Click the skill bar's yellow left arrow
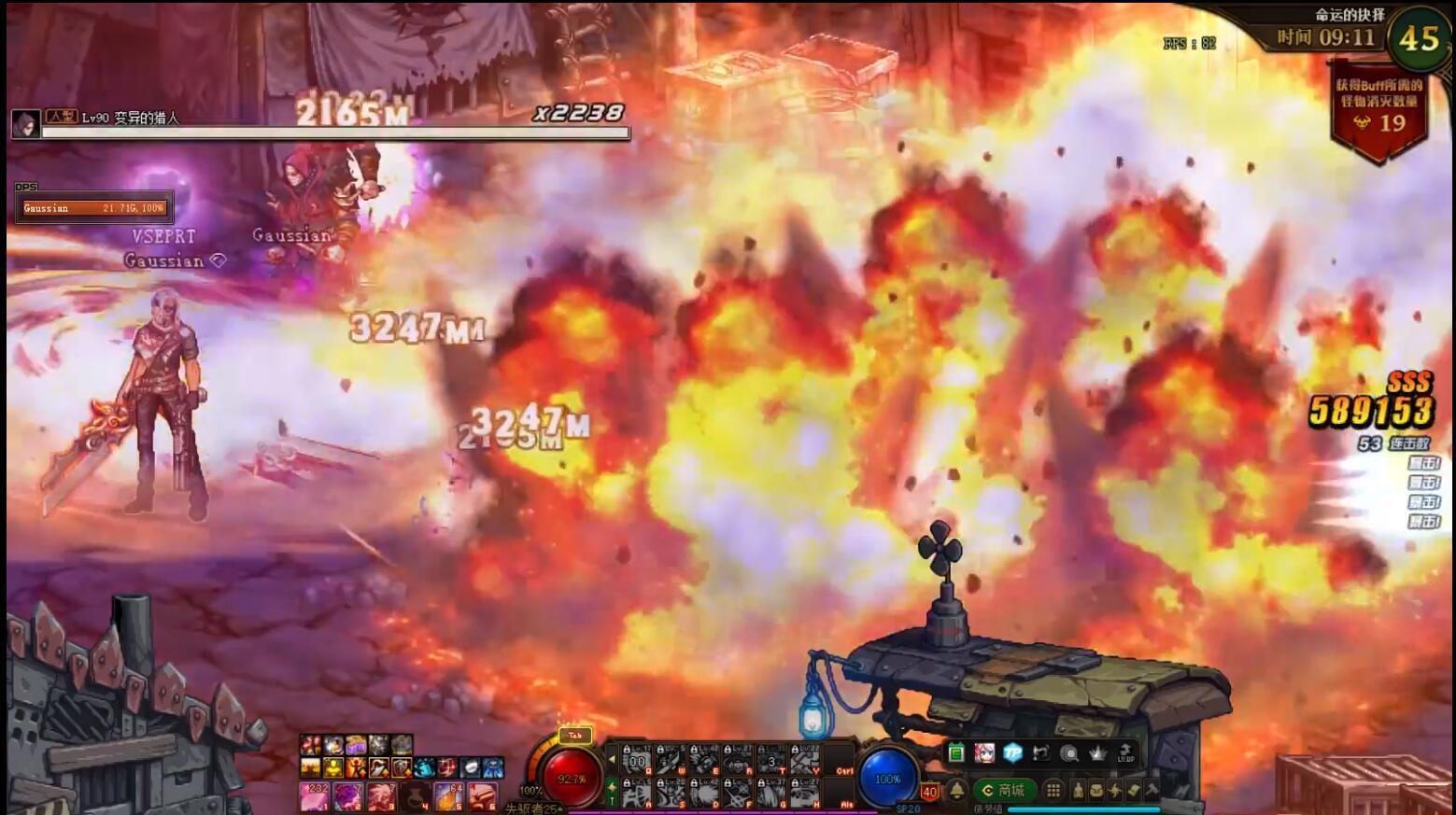1456x815 pixels. point(612,759)
